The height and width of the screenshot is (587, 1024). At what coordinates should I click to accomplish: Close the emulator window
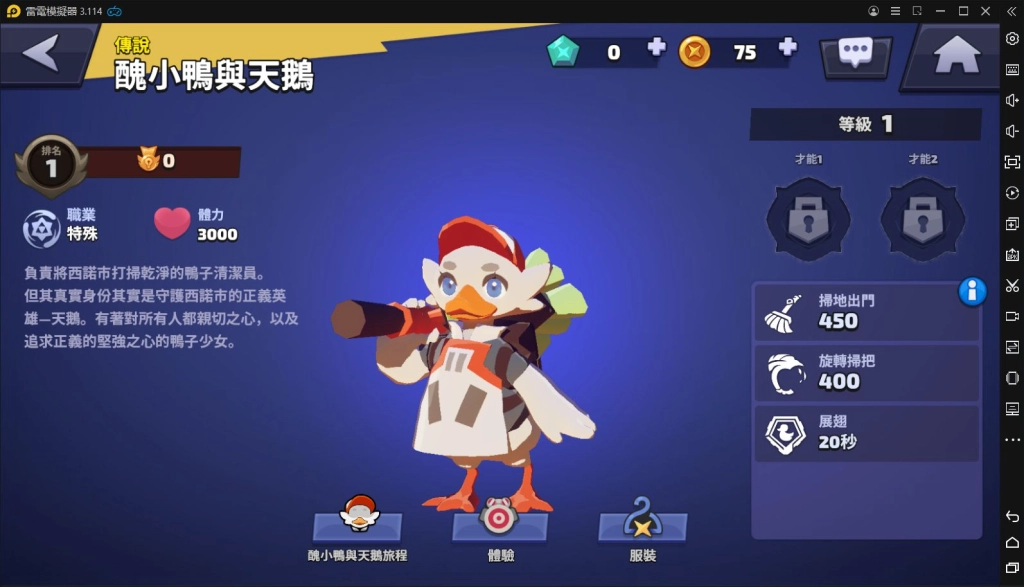[988, 10]
